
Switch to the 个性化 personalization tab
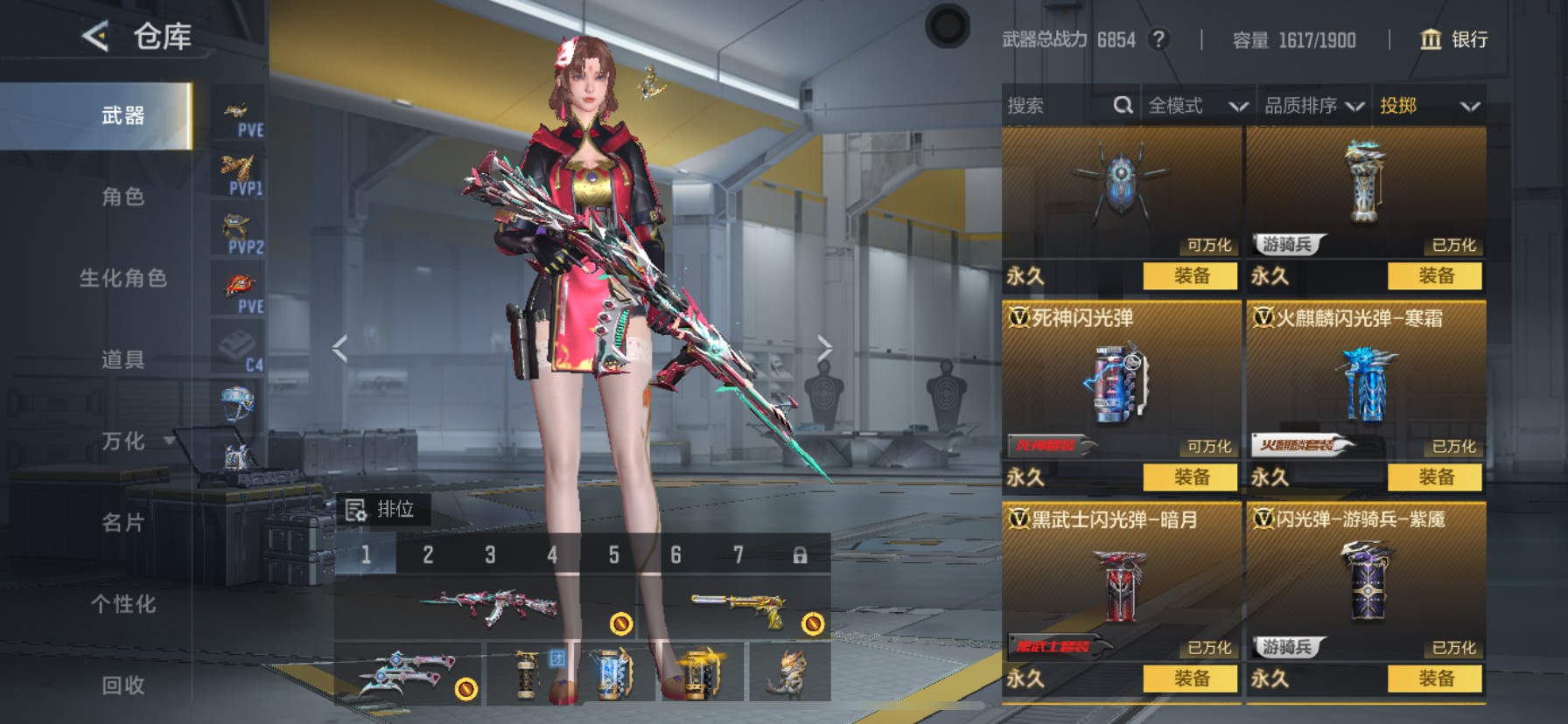coord(122,603)
